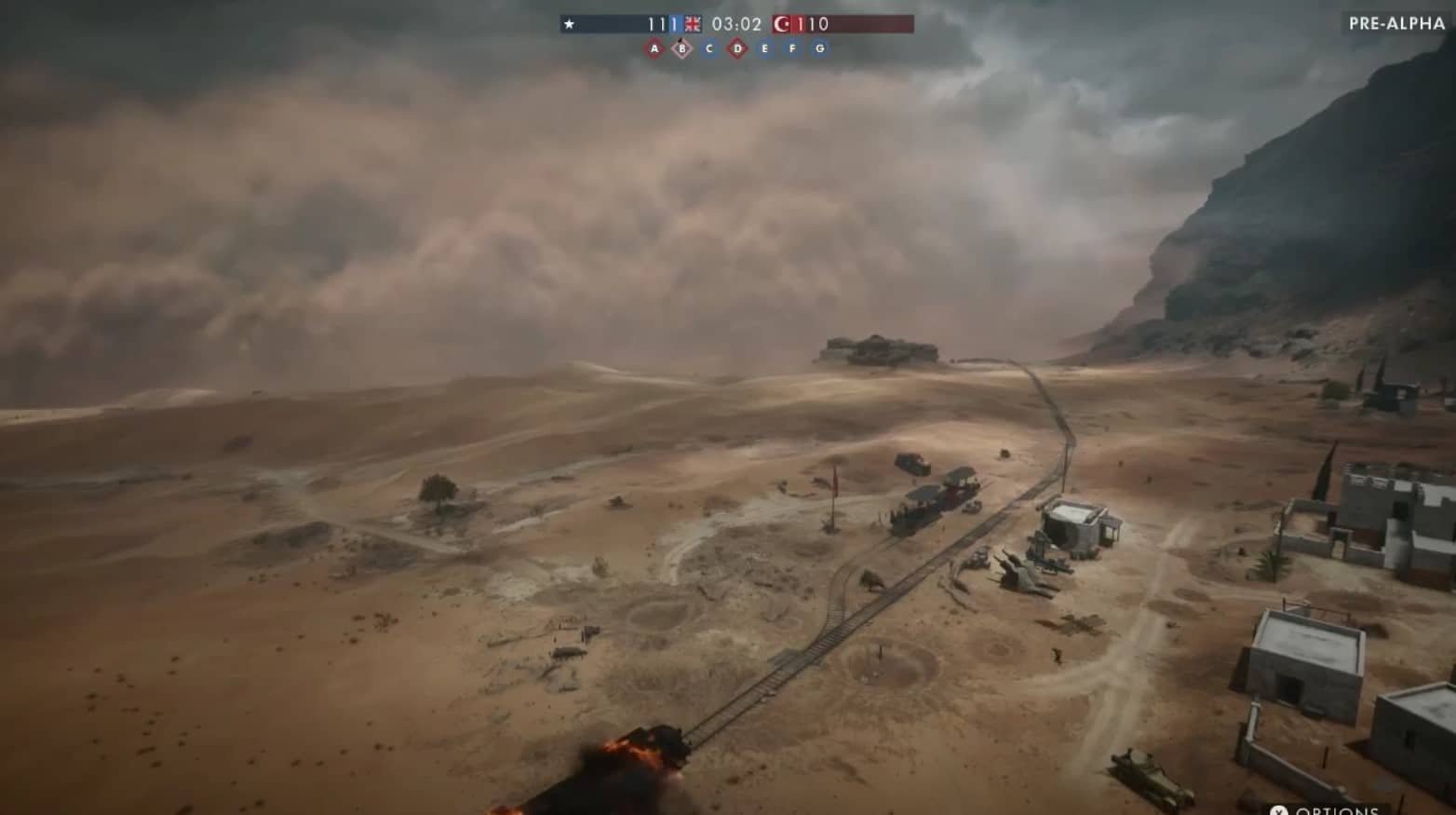Select objective flag A marker
This screenshot has height=815, width=1456.
654,48
